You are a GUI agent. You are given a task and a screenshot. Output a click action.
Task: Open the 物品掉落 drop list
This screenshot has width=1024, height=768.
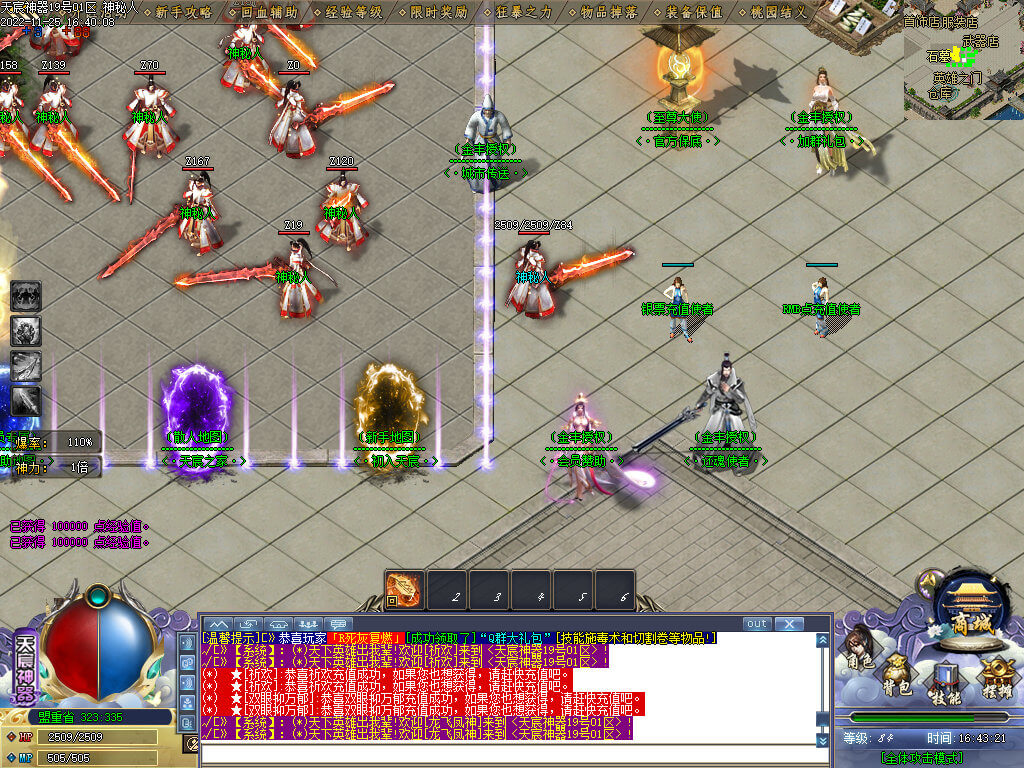(x=609, y=12)
